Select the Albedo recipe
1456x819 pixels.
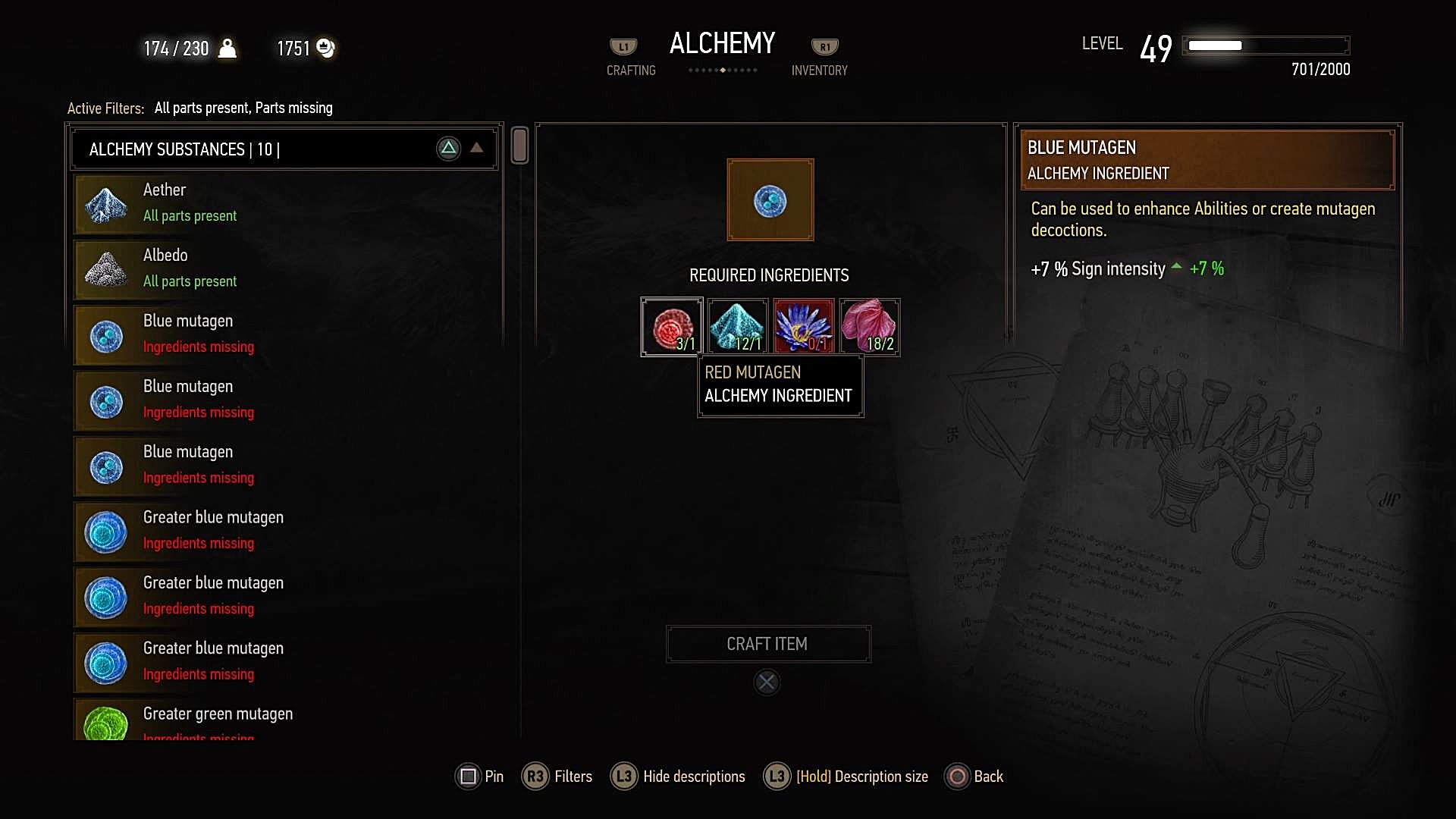285,268
